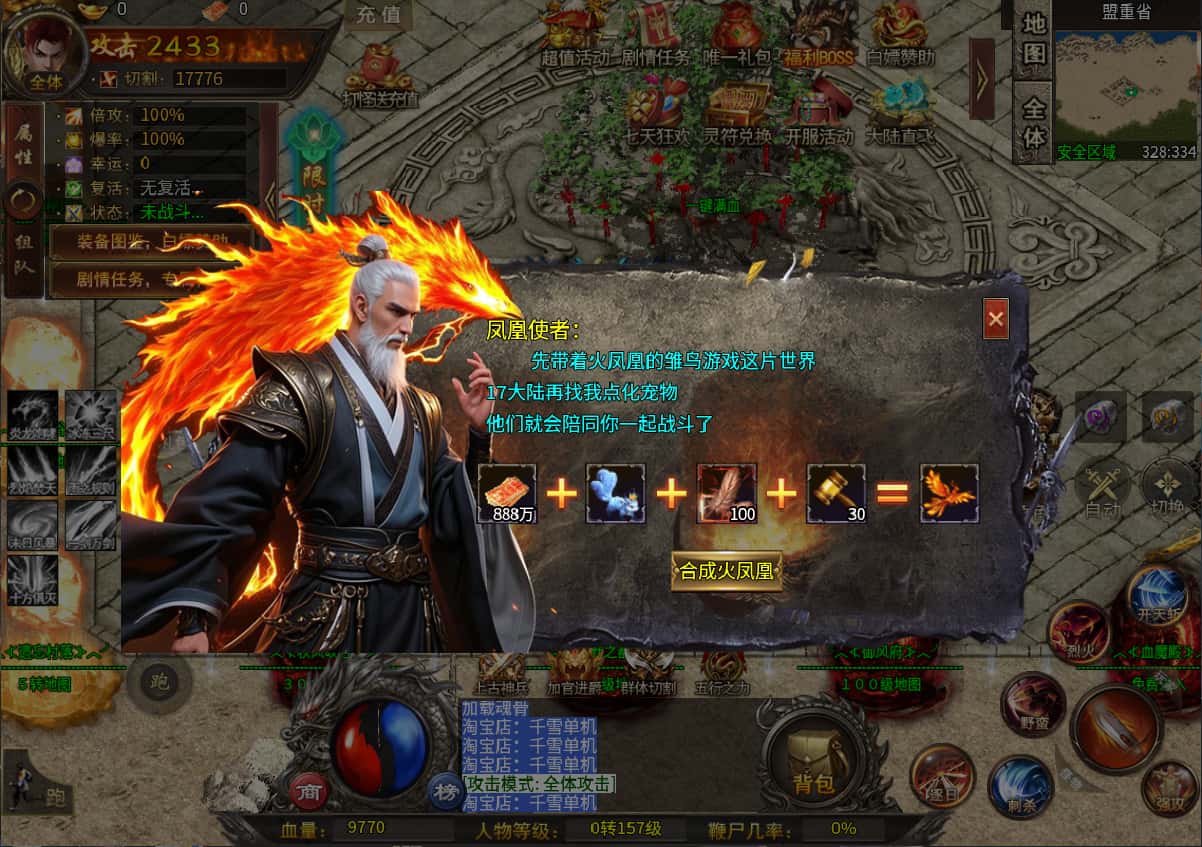The image size is (1202, 847).
Task: Open the 商 shop button
Action: coord(308,791)
